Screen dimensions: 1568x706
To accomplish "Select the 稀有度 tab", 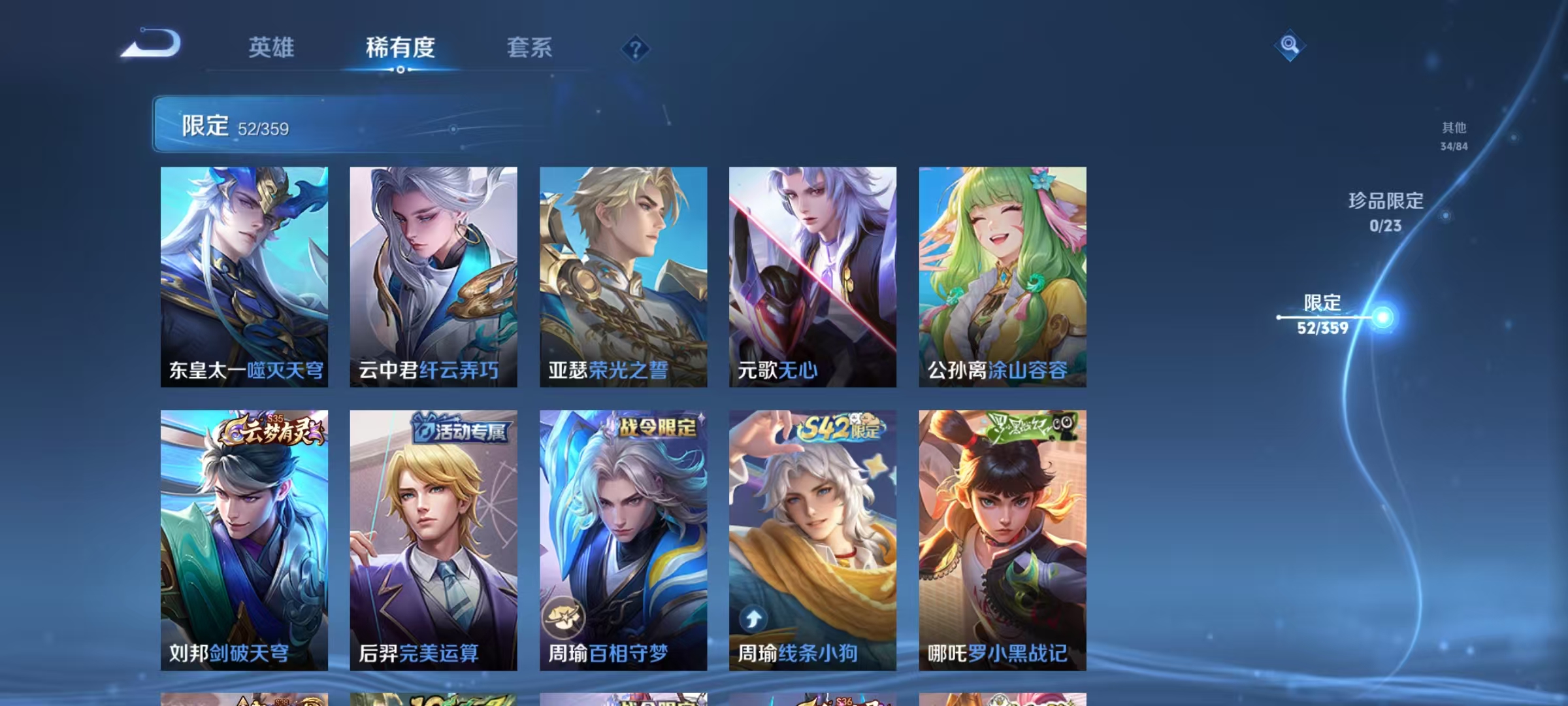I will coord(400,48).
